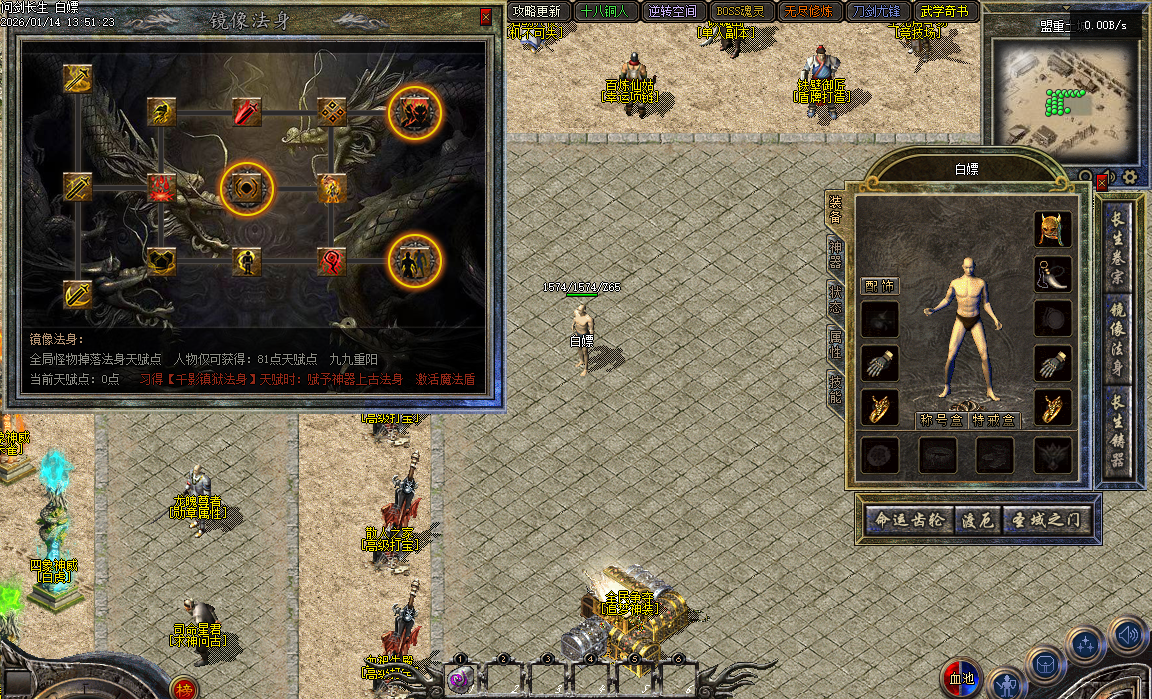
Task: Choose the 无尽修炼 button
Action: 809,12
